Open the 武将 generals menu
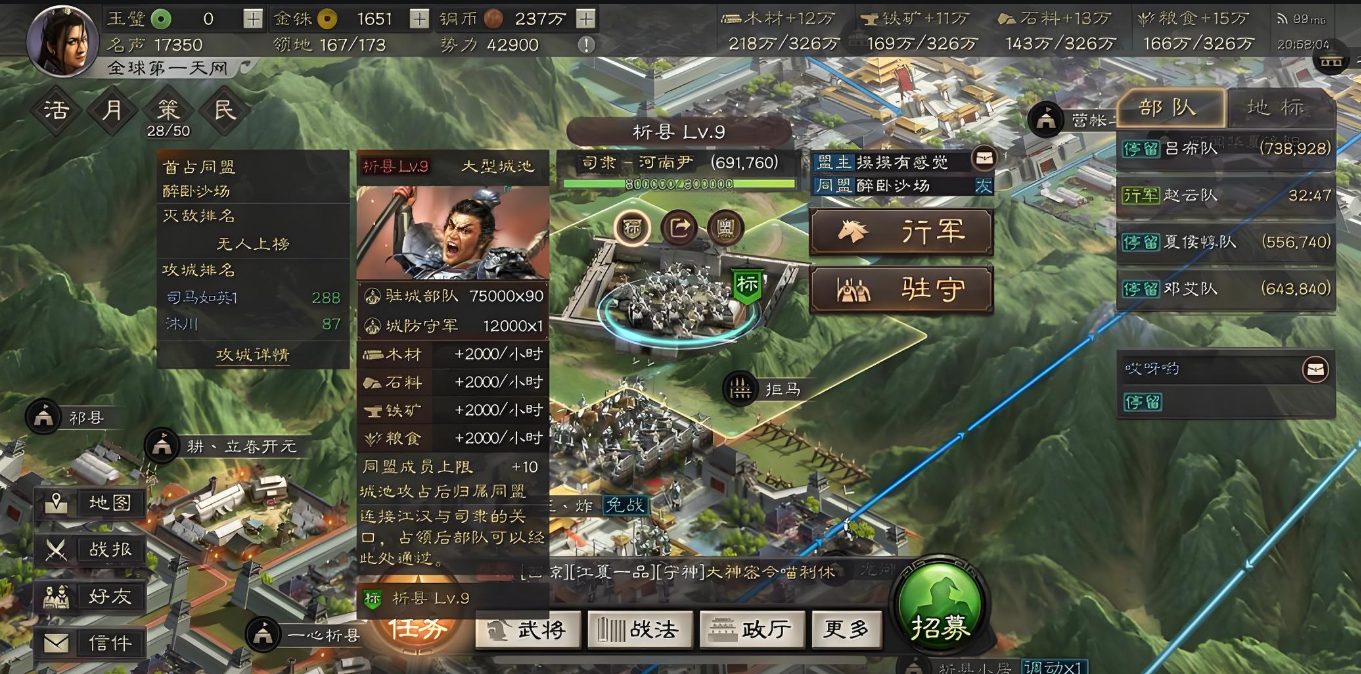 [527, 629]
